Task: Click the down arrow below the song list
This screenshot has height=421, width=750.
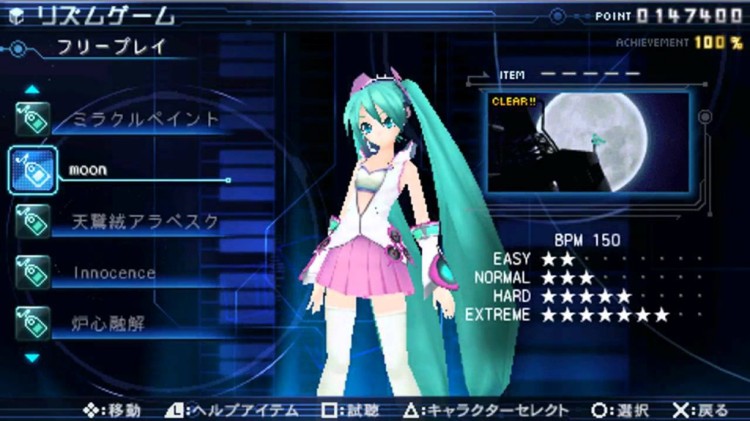Action: (x=32, y=356)
